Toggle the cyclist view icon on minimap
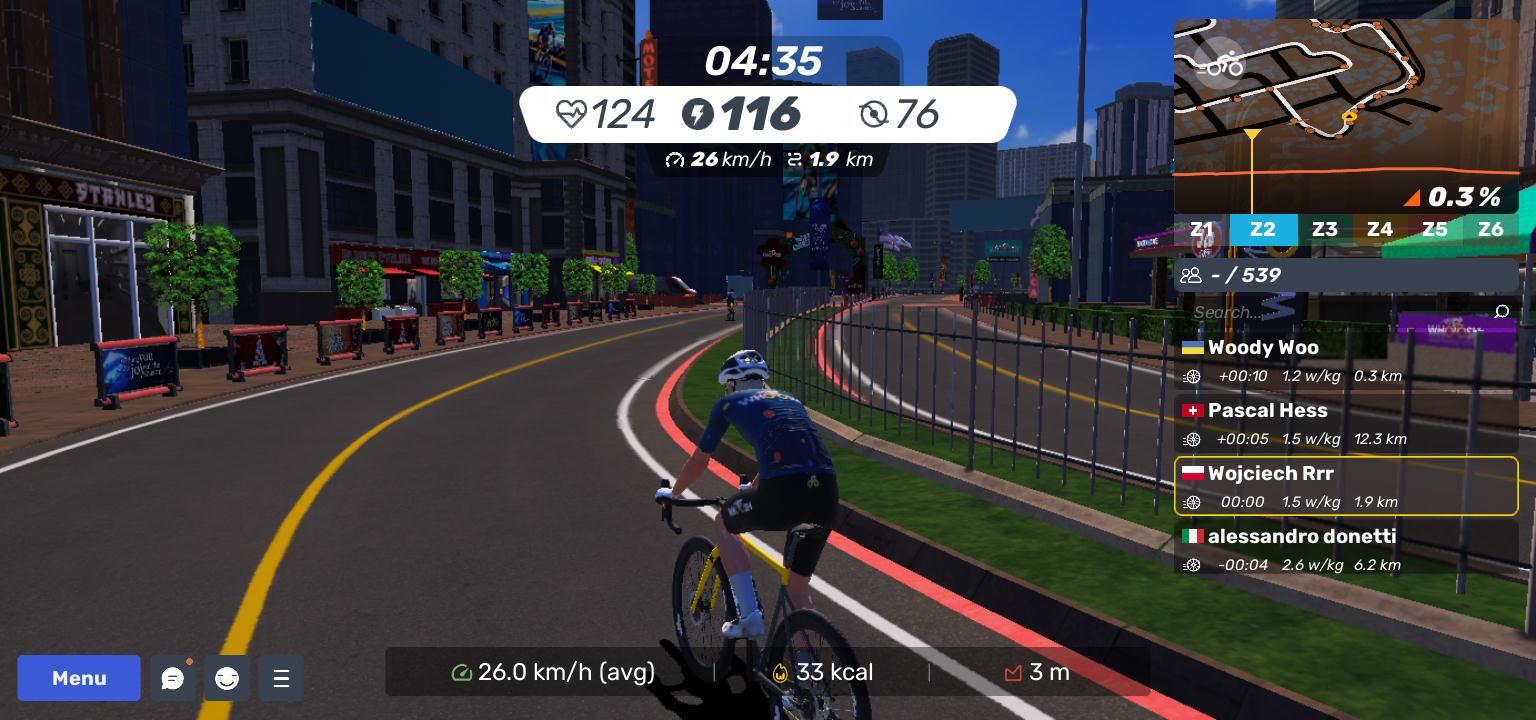The width and height of the screenshot is (1536, 720). pos(1221,66)
